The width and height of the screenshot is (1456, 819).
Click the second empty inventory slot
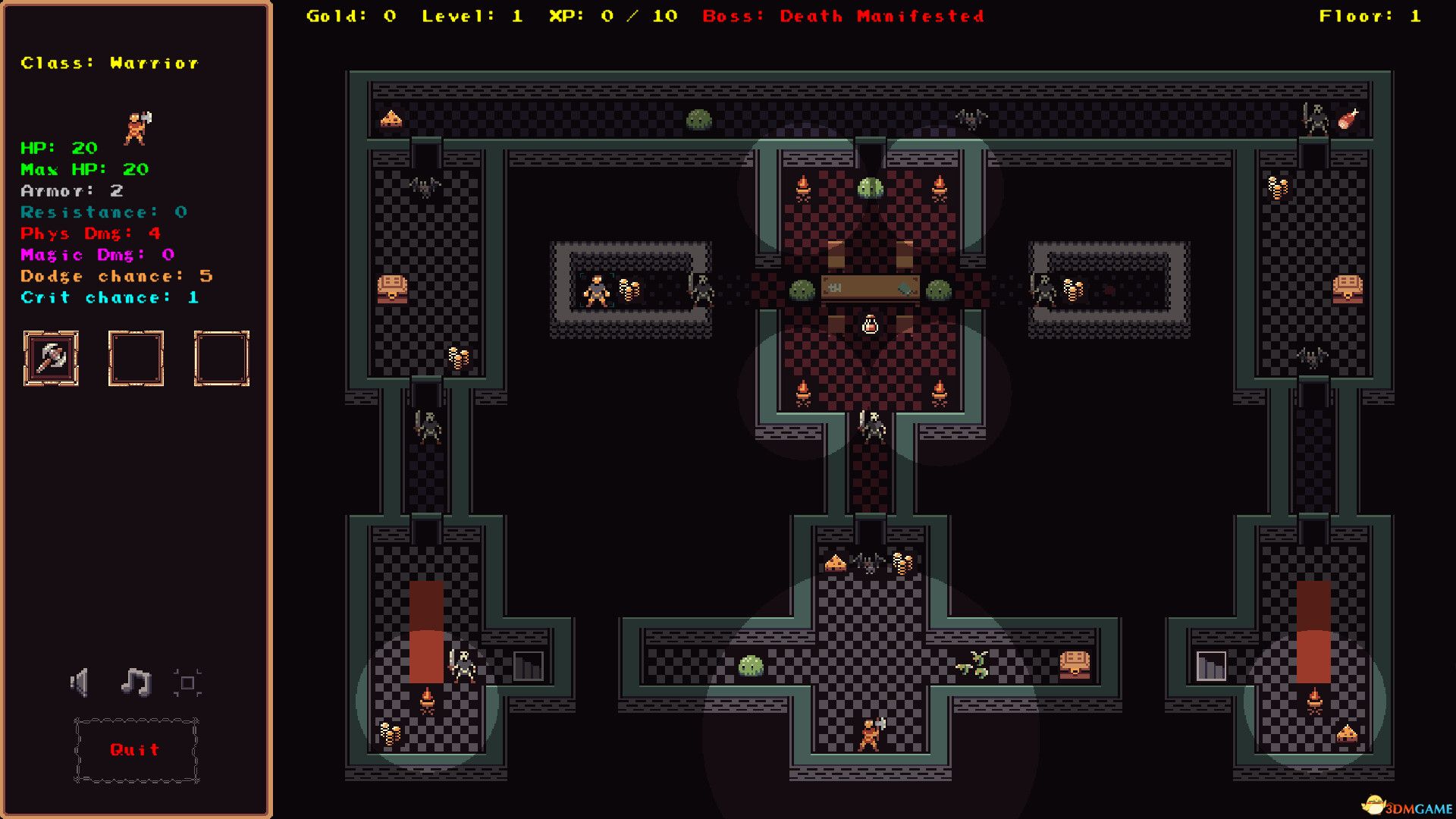pyautogui.click(x=137, y=359)
